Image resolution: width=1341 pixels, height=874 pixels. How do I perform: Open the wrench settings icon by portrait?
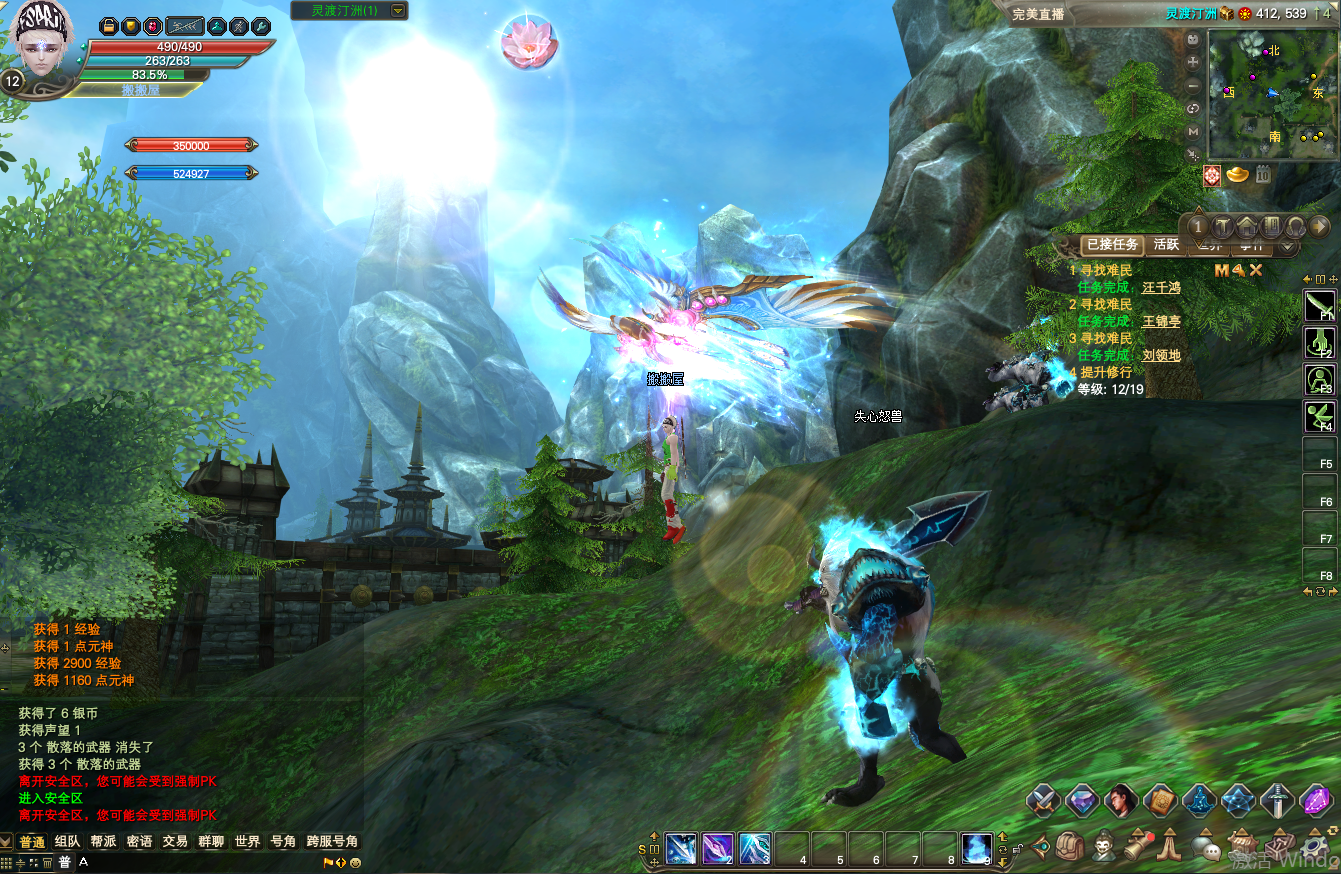click(260, 26)
